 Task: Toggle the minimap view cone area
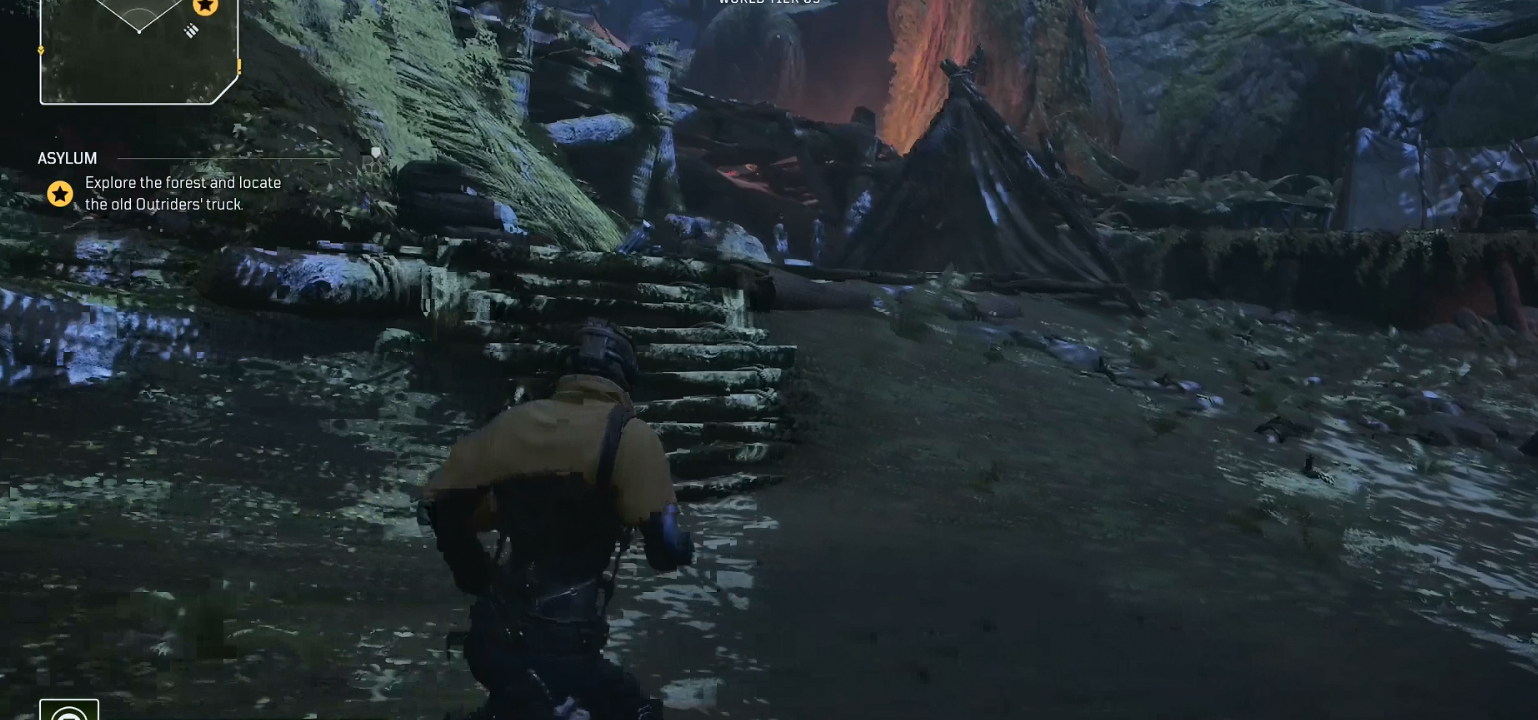(139, 15)
